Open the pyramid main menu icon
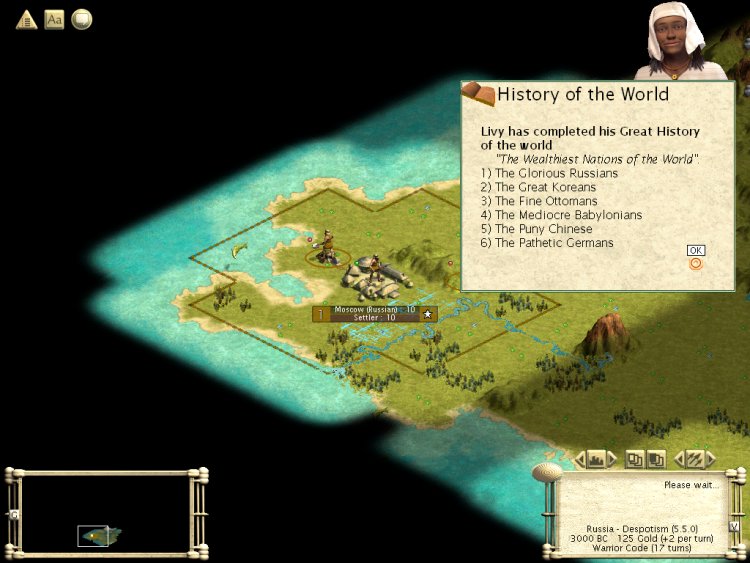Image resolution: width=750 pixels, height=563 pixels. [26, 19]
